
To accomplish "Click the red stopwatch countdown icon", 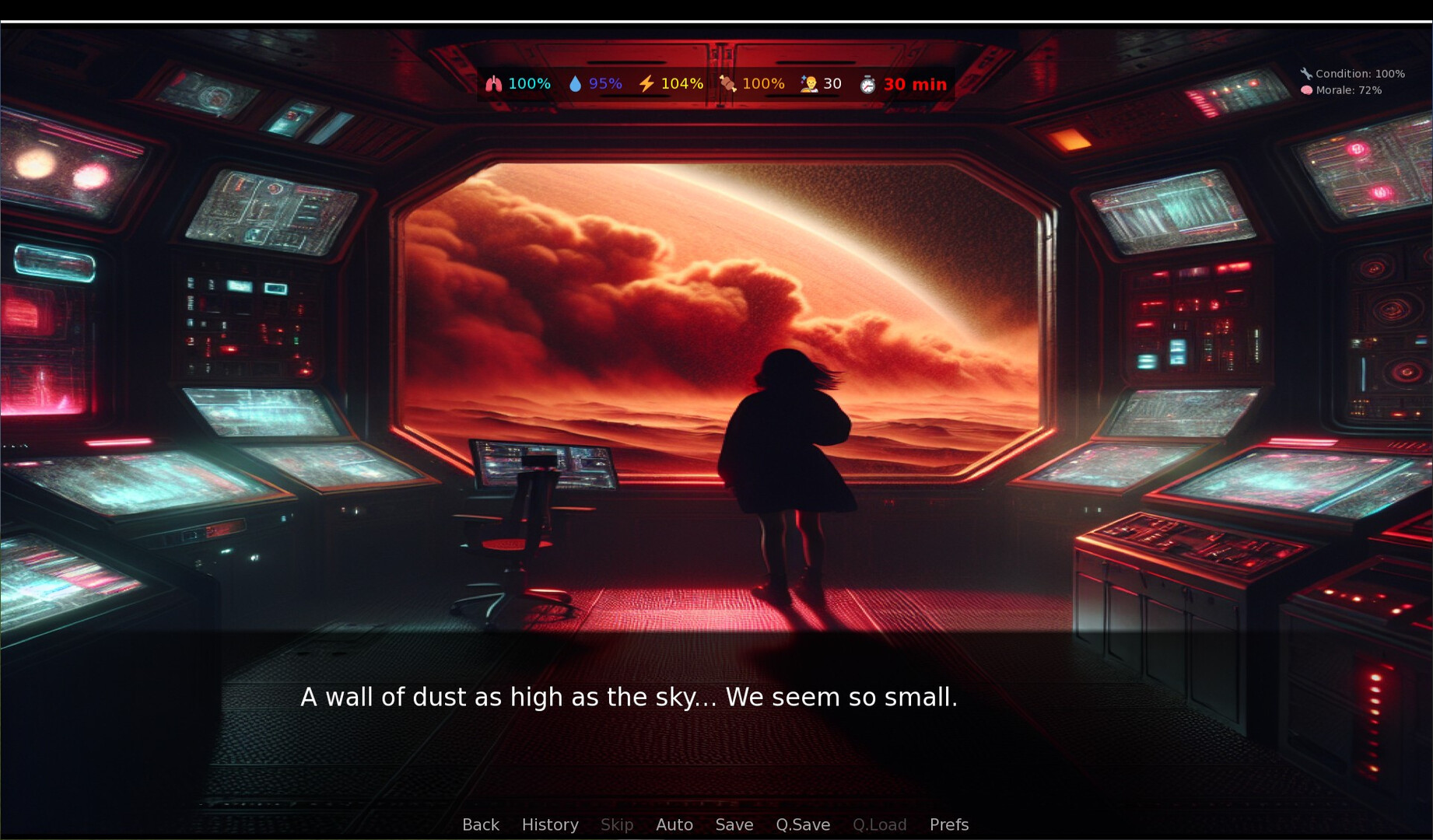I will (x=869, y=84).
